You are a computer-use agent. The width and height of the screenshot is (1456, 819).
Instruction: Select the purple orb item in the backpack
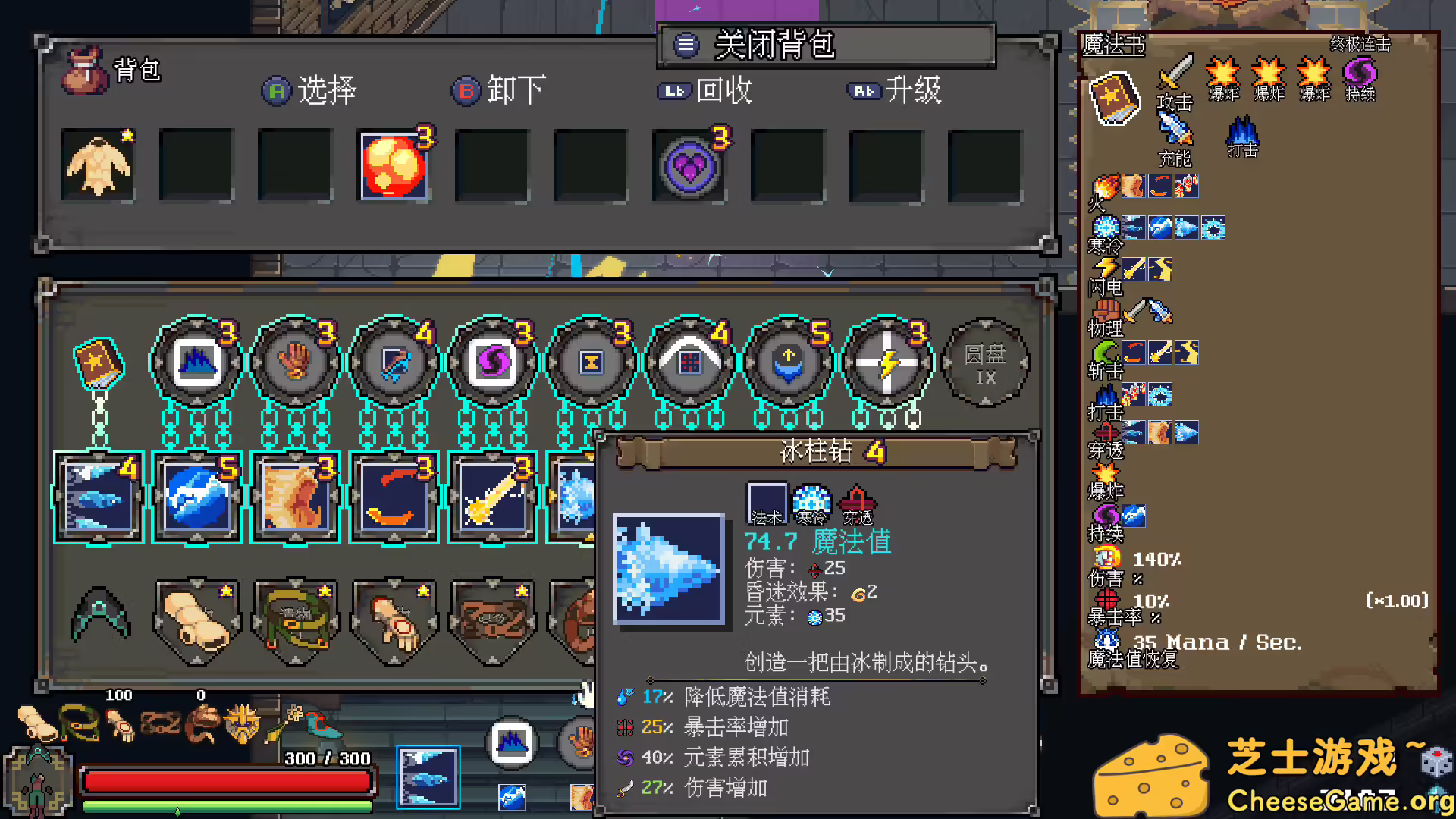pyautogui.click(x=689, y=165)
